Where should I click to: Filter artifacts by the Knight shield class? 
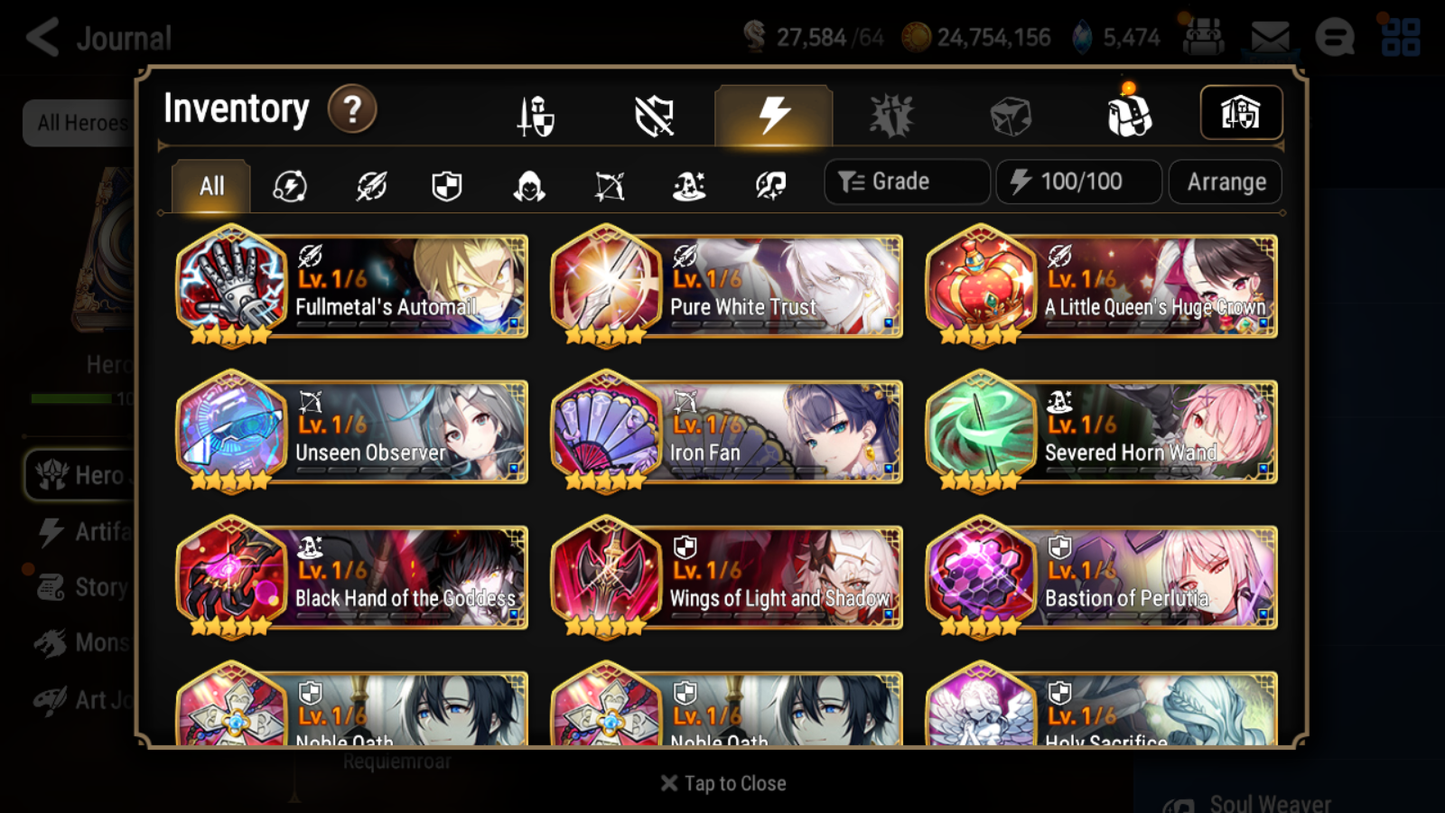pos(446,182)
